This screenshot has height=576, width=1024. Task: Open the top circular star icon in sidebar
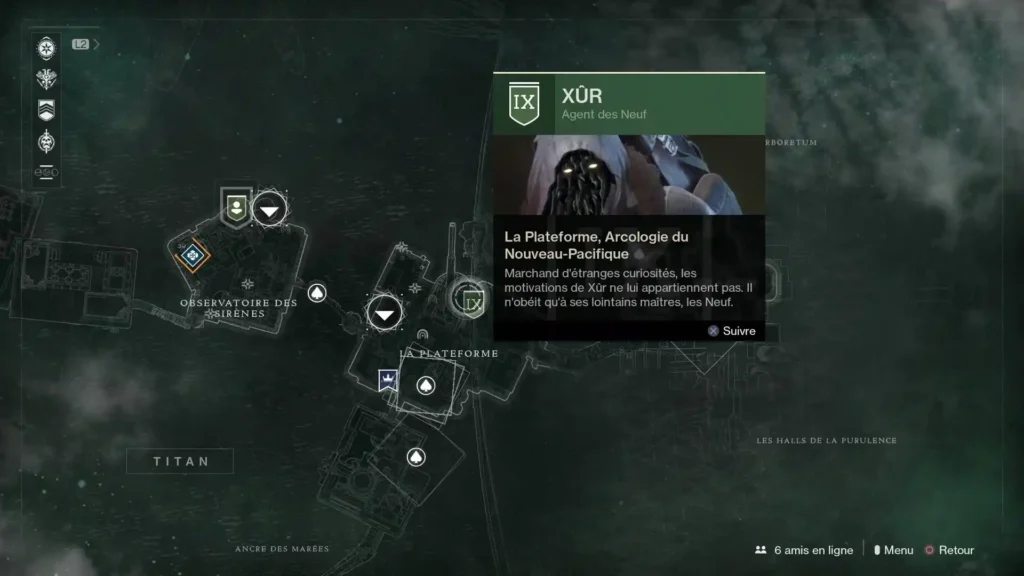point(46,48)
